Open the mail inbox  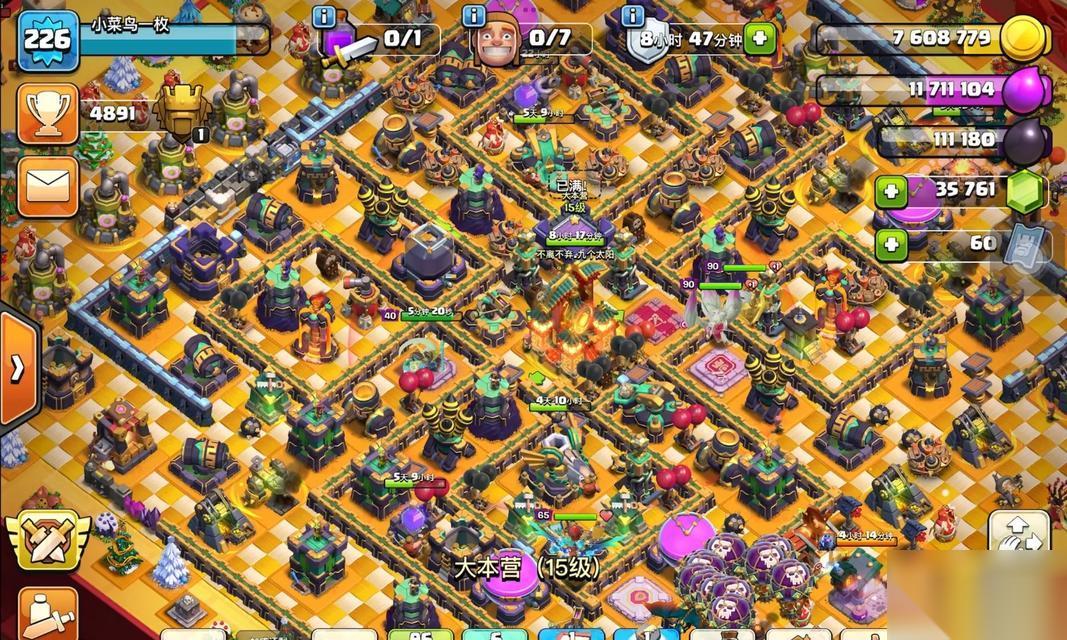coord(47,186)
